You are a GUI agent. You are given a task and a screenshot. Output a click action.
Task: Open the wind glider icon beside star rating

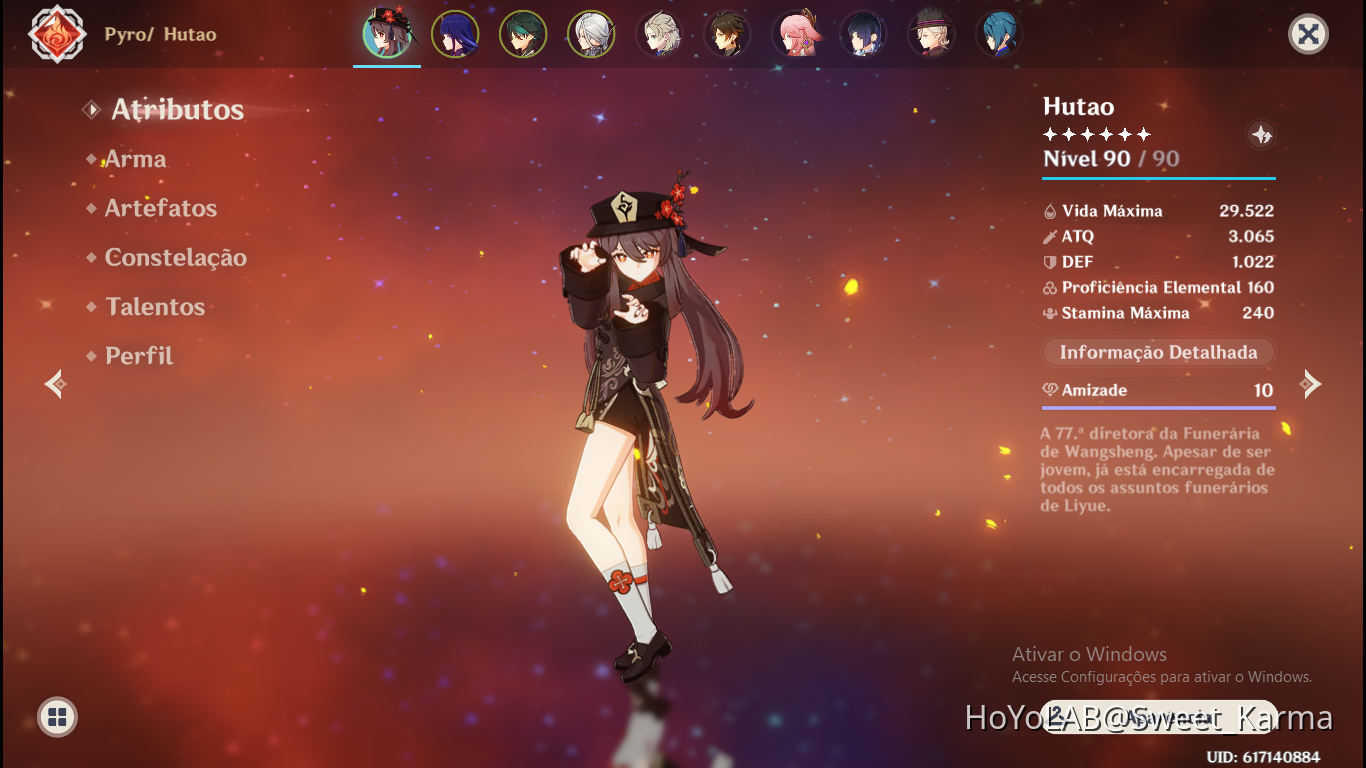(1261, 135)
